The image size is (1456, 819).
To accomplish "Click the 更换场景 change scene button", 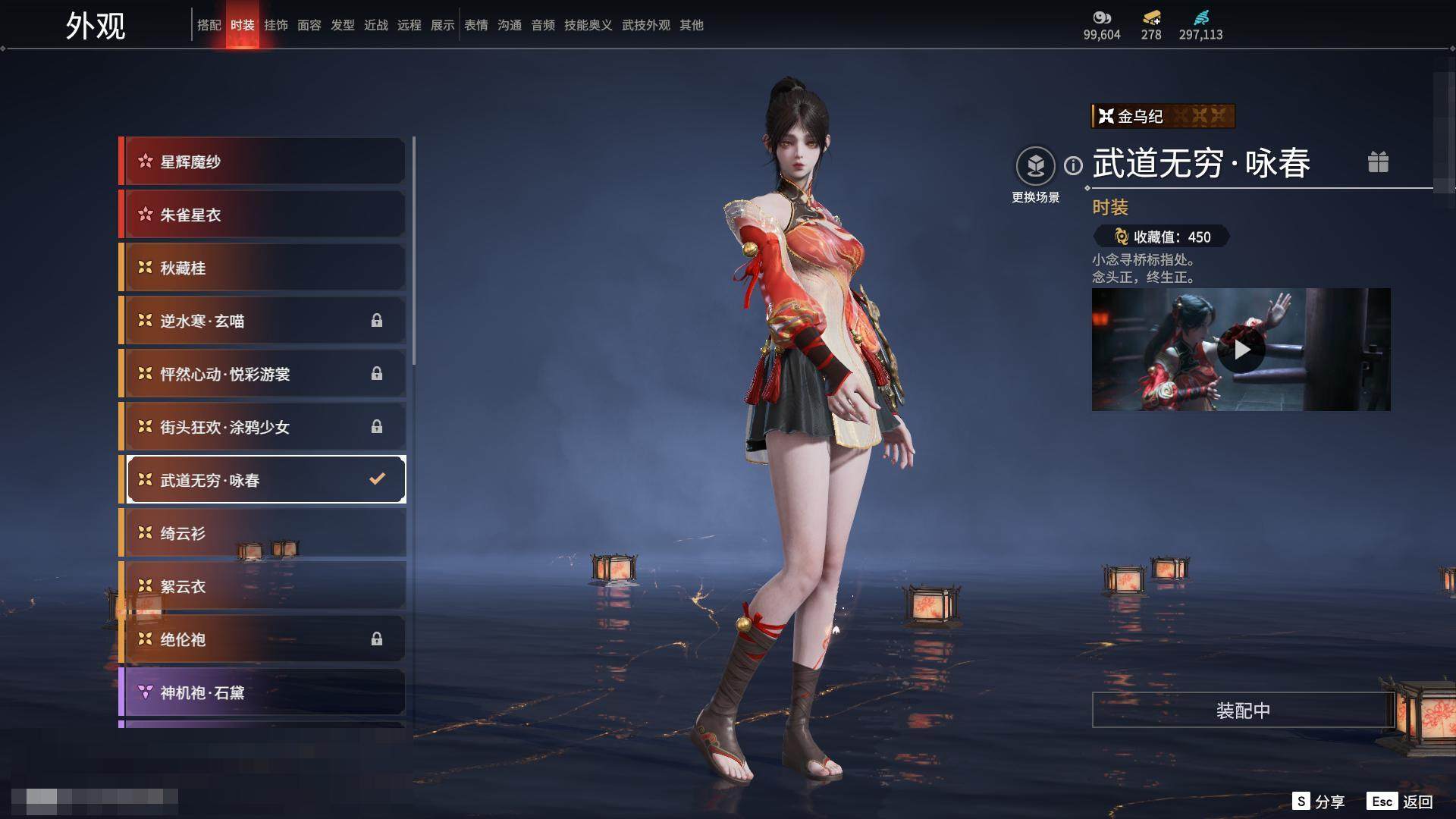I will [x=1035, y=167].
